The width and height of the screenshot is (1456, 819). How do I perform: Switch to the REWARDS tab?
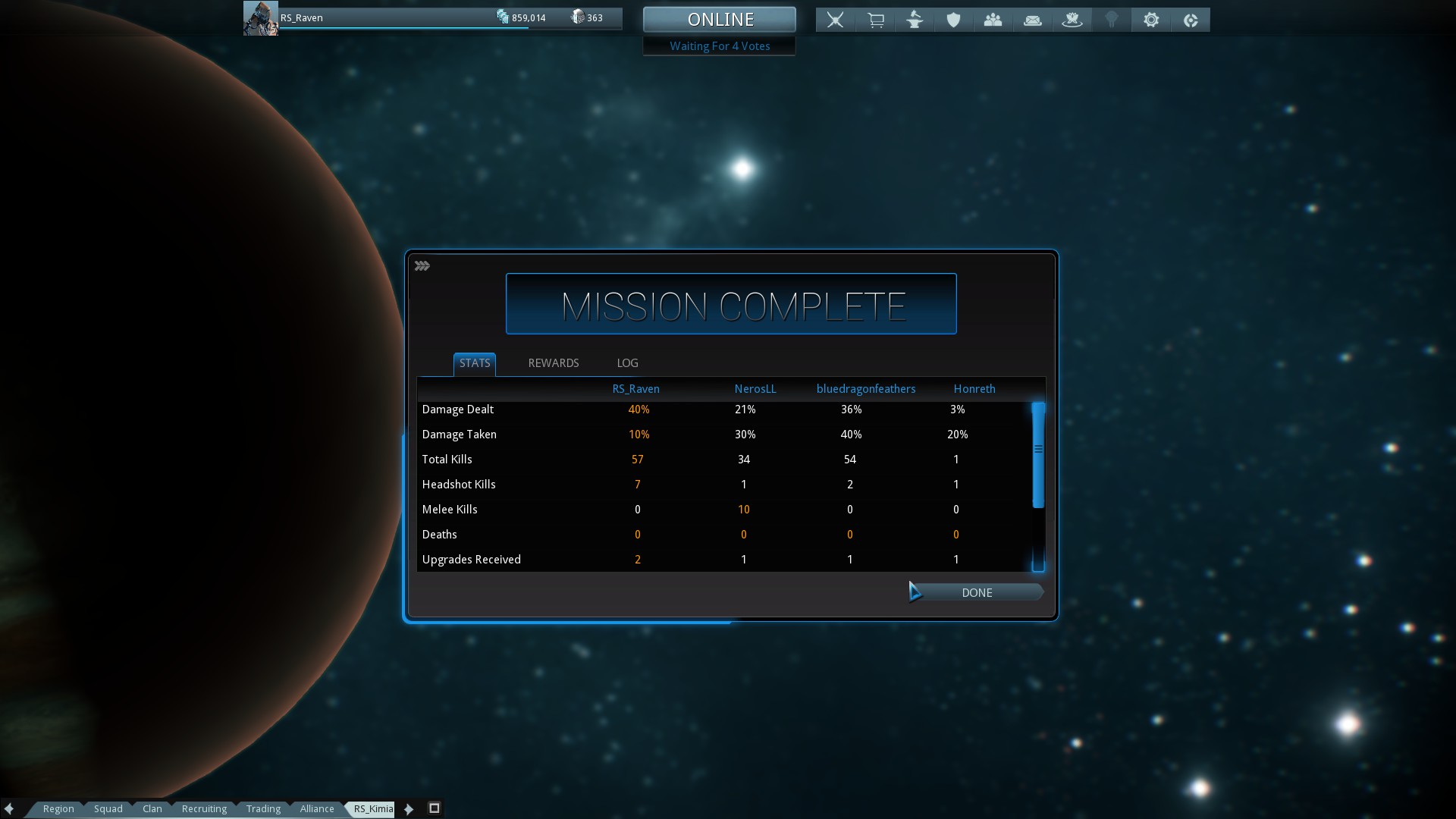(x=553, y=363)
